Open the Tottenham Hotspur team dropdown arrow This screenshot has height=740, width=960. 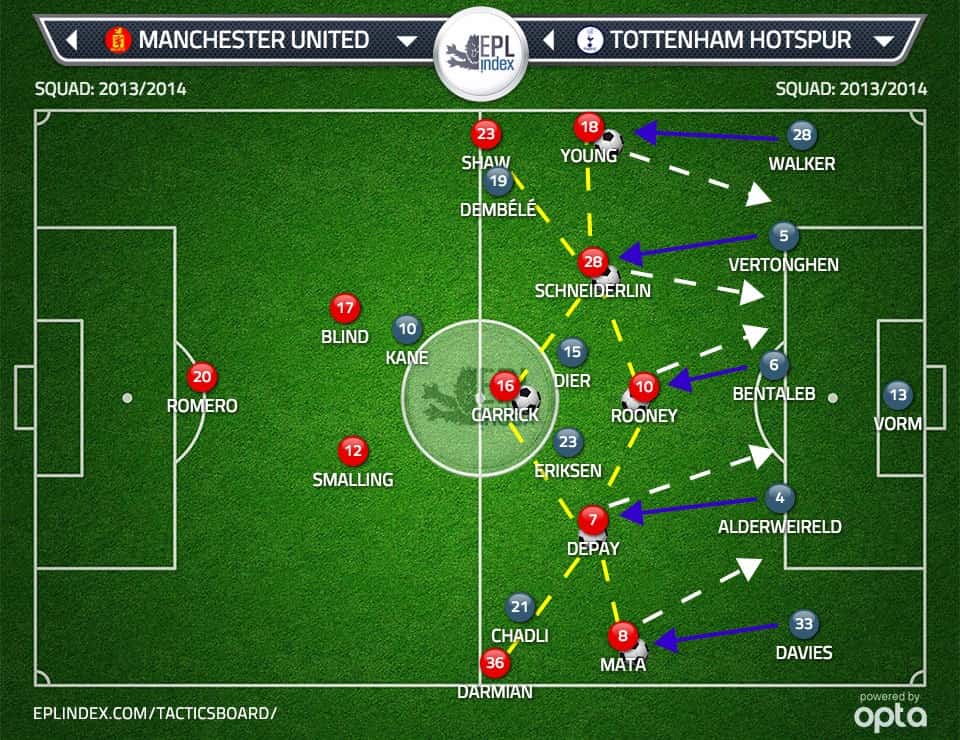[883, 41]
